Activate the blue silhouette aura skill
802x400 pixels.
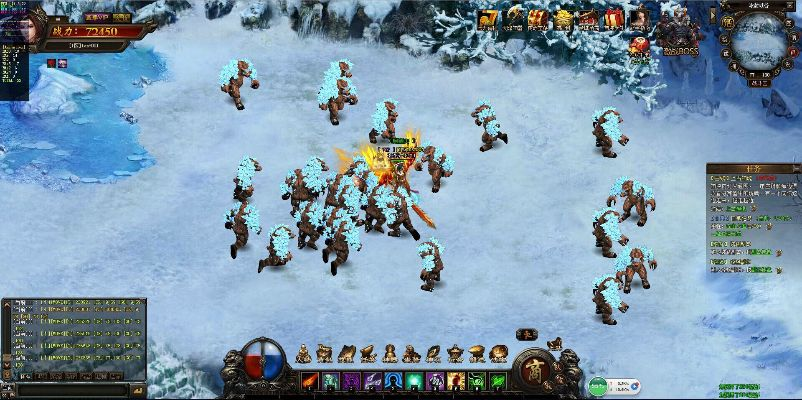(392, 381)
